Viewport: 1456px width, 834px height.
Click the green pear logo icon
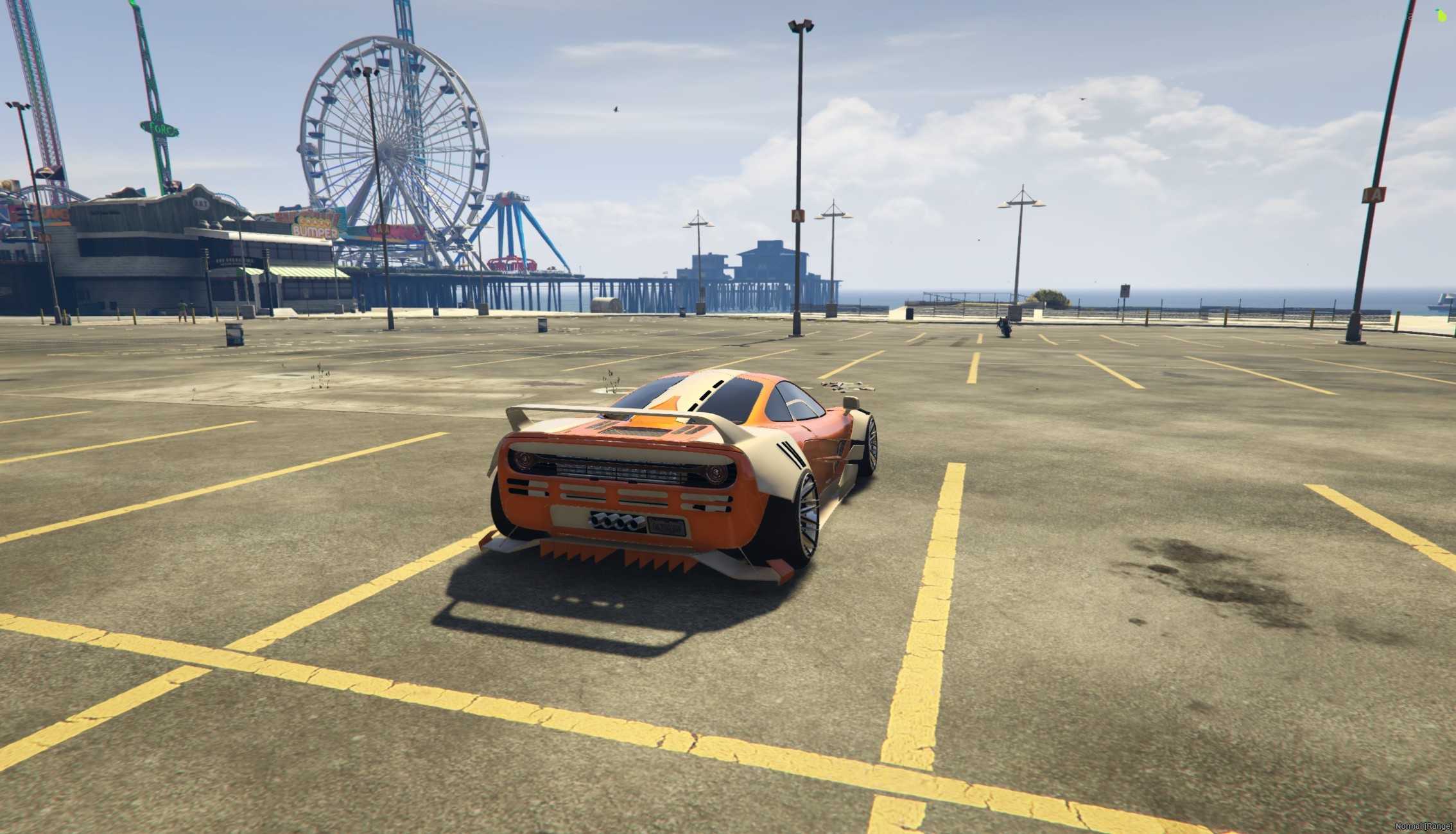pos(1441,15)
